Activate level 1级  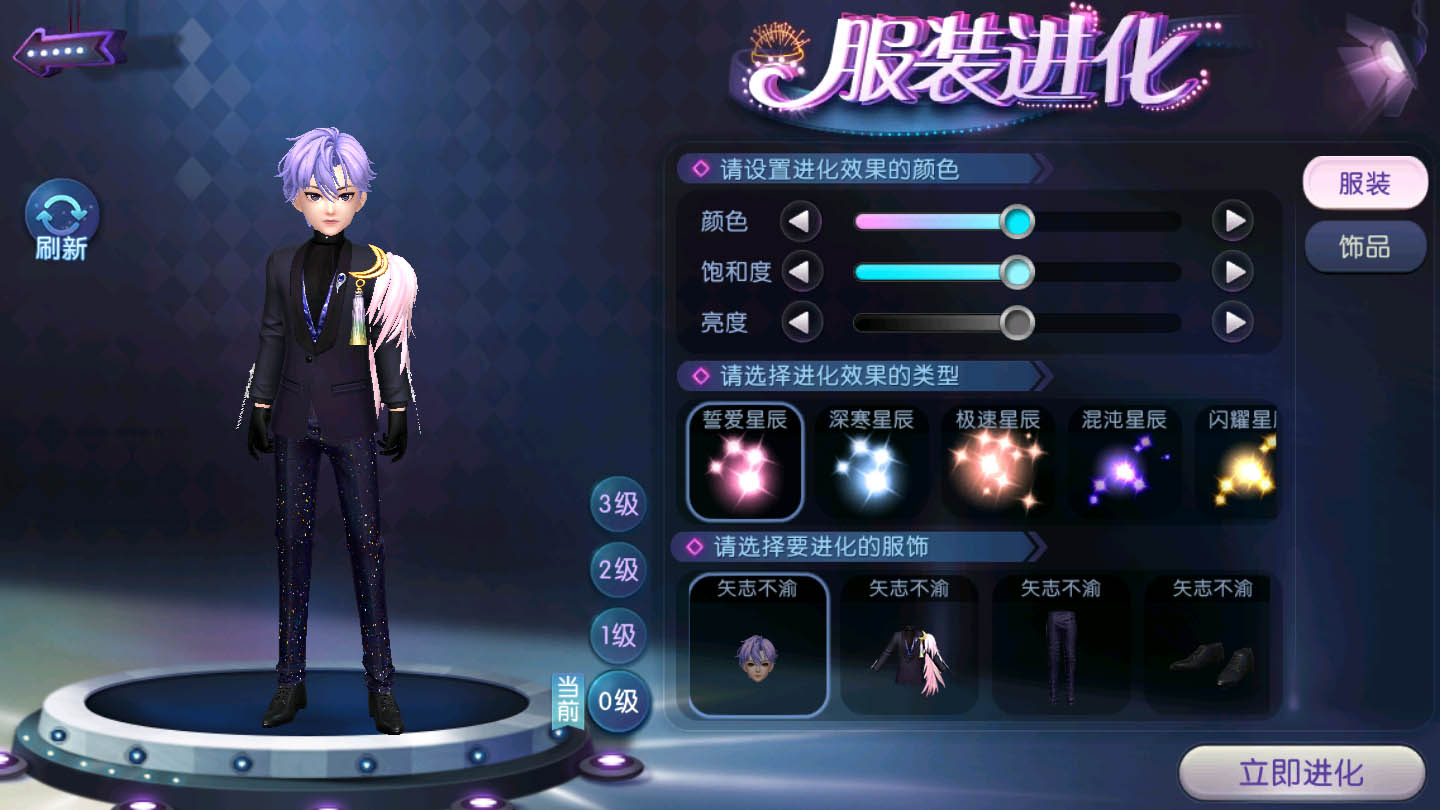(x=617, y=636)
